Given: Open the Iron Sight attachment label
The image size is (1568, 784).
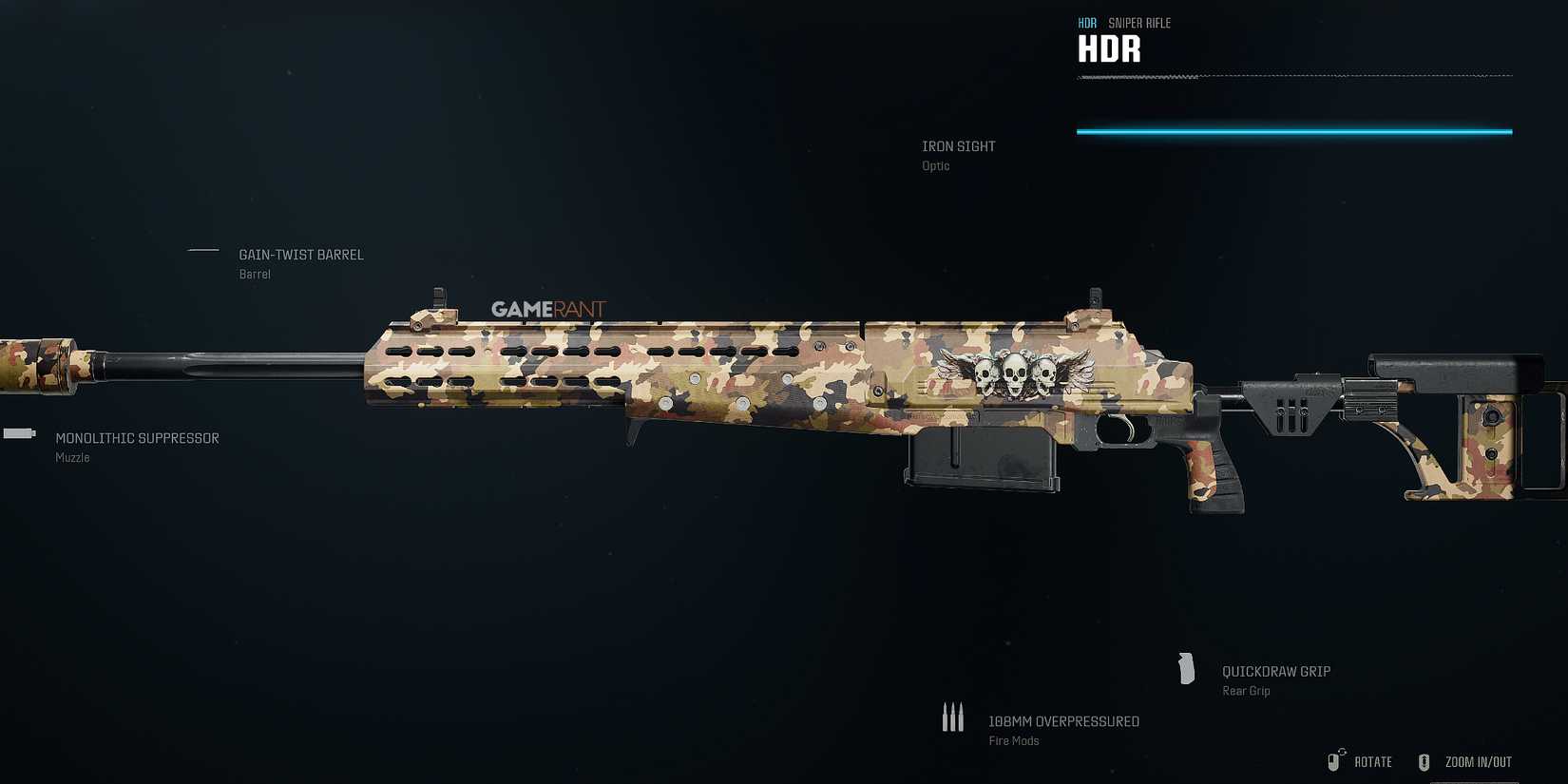Looking at the screenshot, I should [x=960, y=145].
